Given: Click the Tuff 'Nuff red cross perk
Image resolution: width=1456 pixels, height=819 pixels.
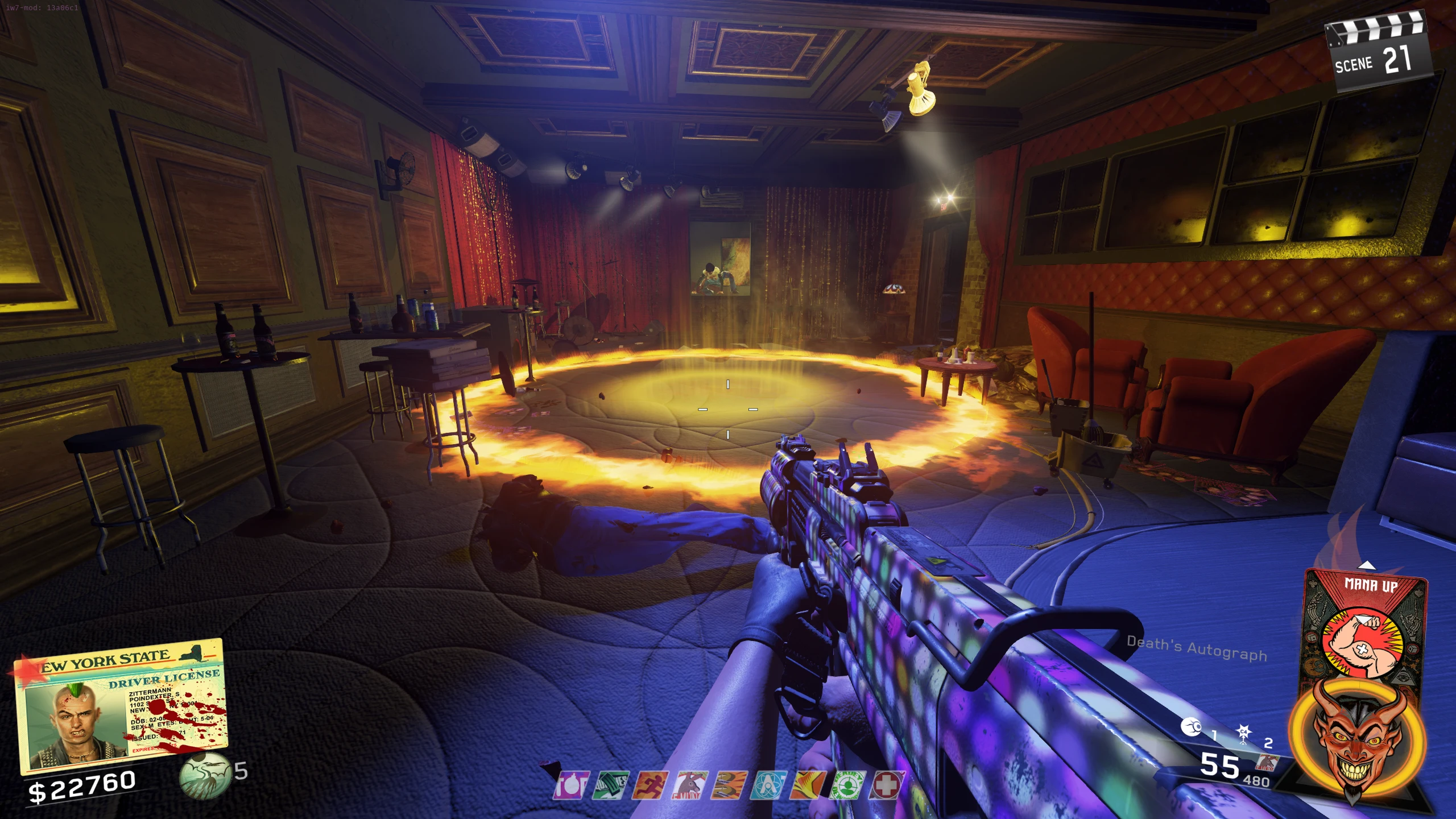Looking at the screenshot, I should point(887,785).
